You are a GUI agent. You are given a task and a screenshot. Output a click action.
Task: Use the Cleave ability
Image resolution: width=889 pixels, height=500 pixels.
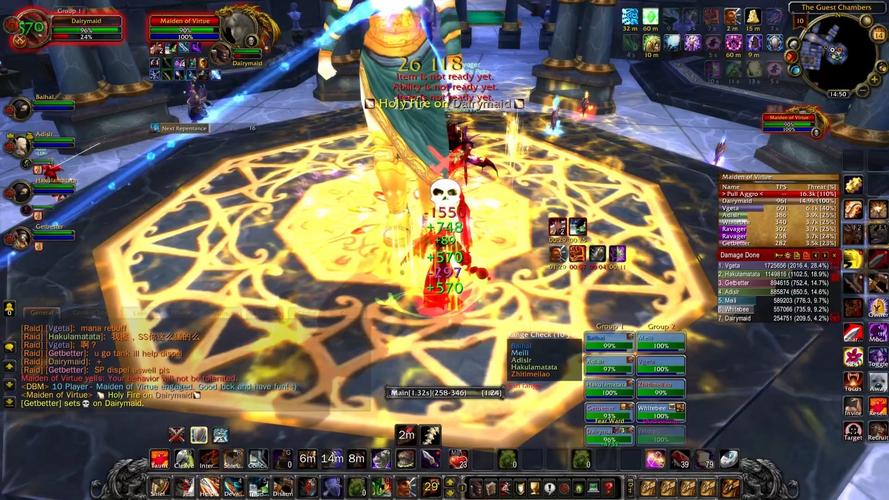(x=183, y=459)
